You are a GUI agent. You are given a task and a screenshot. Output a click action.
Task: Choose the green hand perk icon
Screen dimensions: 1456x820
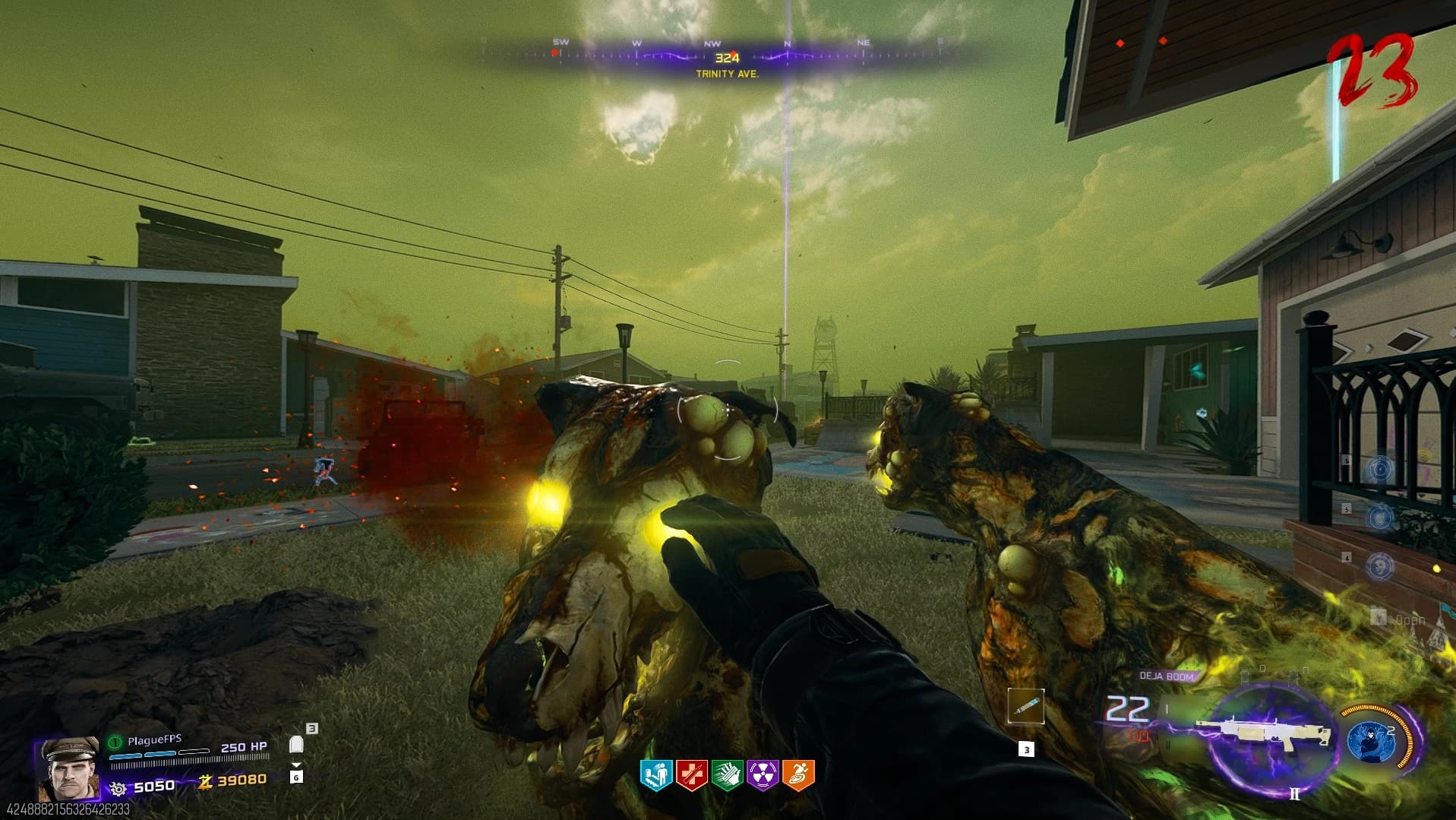[x=727, y=775]
